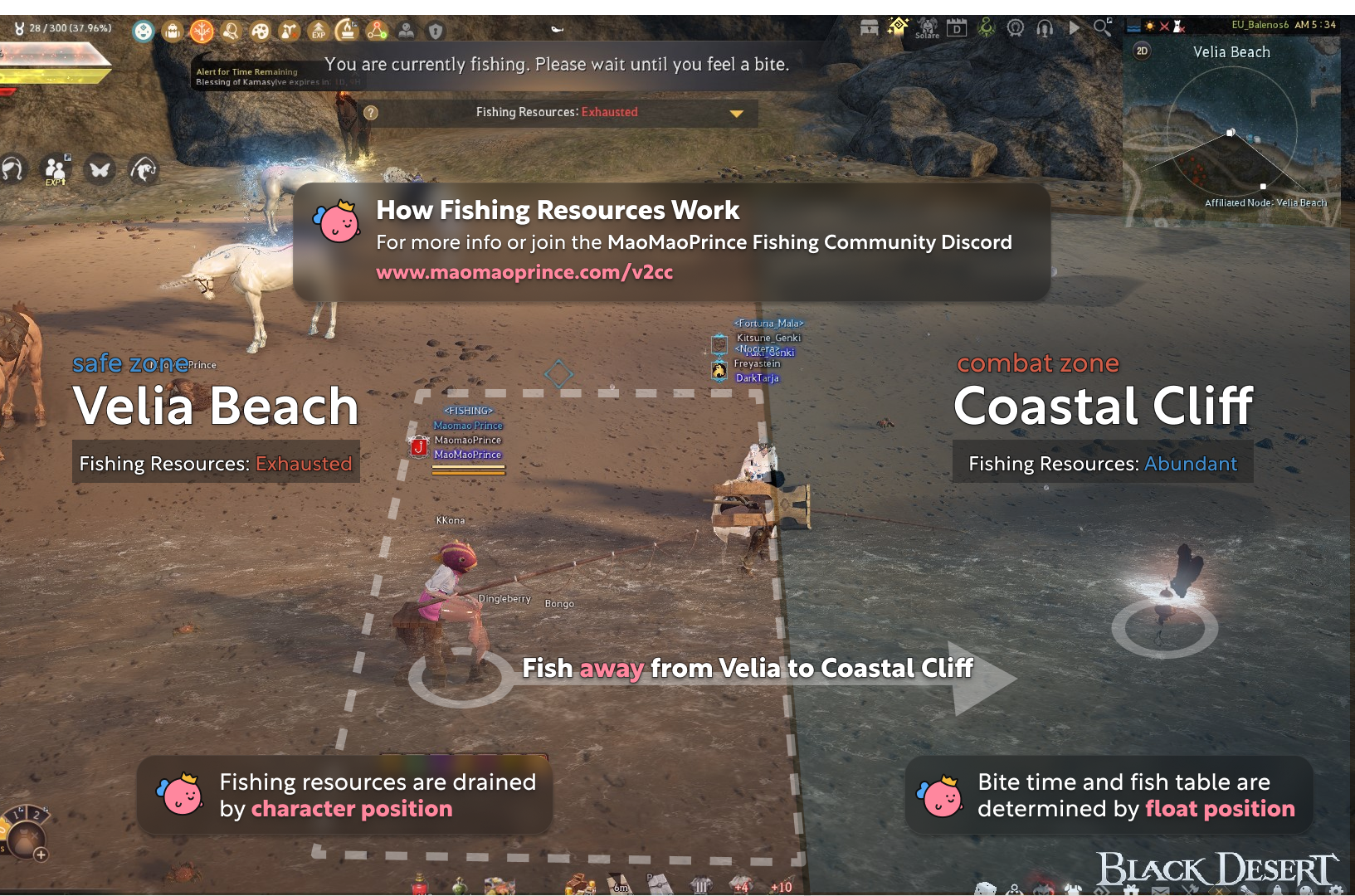The height and width of the screenshot is (896, 1355).
Task: Select the glowing skill tree icon
Action: coord(202,30)
